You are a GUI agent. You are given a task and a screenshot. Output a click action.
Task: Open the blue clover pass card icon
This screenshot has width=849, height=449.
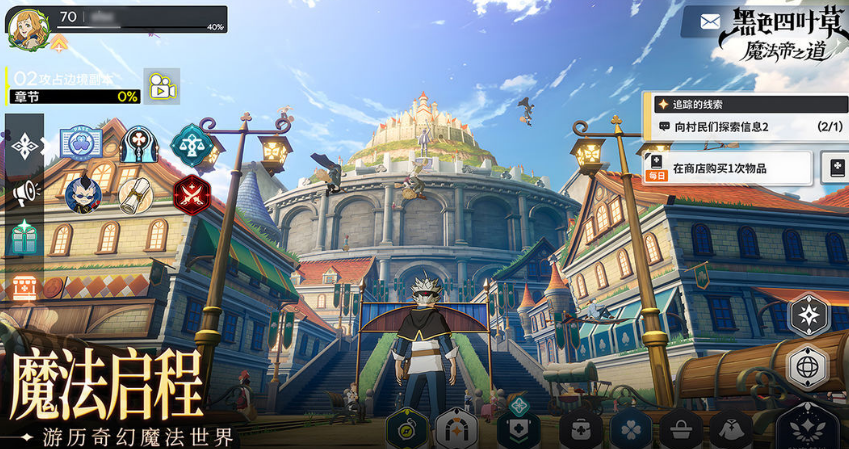point(81,146)
